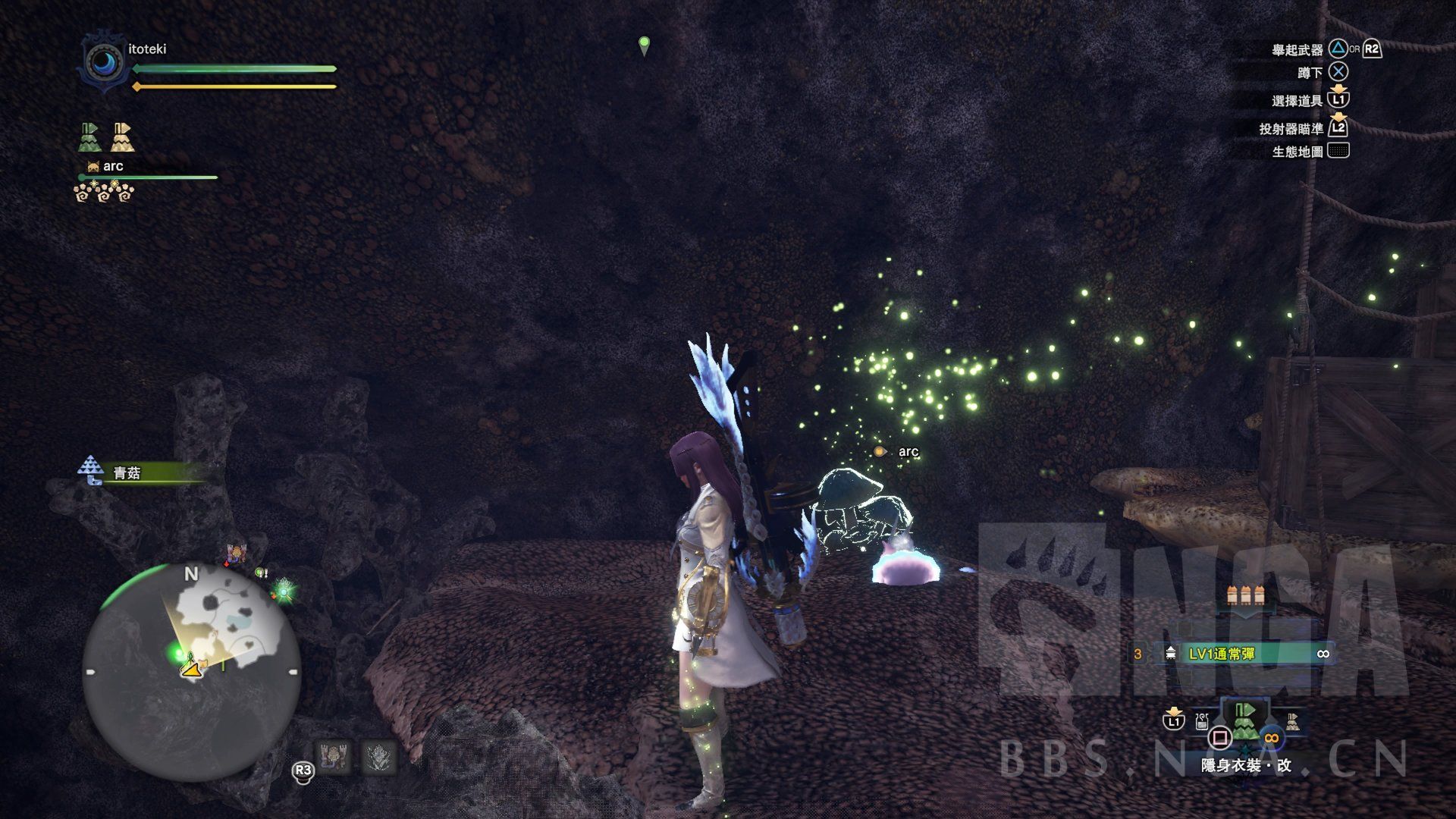Click the yellow player arrow on the minimap
1456x819 pixels.
(193, 668)
